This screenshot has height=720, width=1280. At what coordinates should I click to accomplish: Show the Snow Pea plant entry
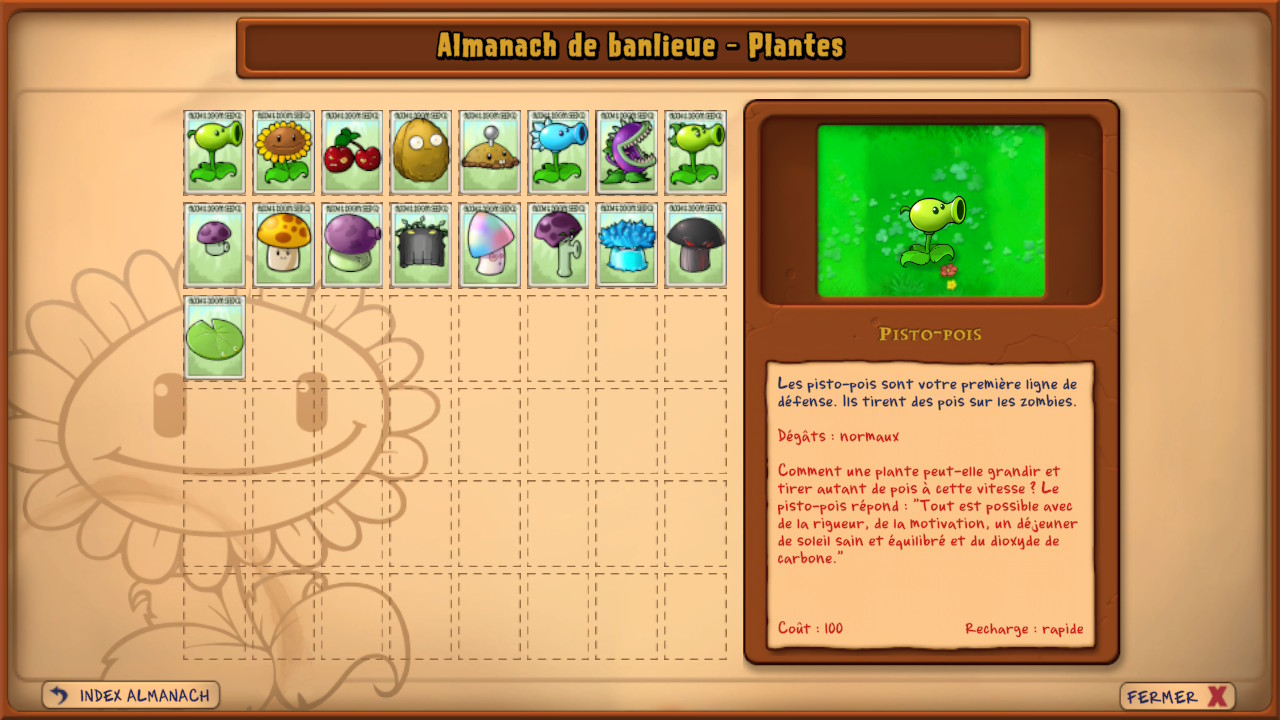558,152
